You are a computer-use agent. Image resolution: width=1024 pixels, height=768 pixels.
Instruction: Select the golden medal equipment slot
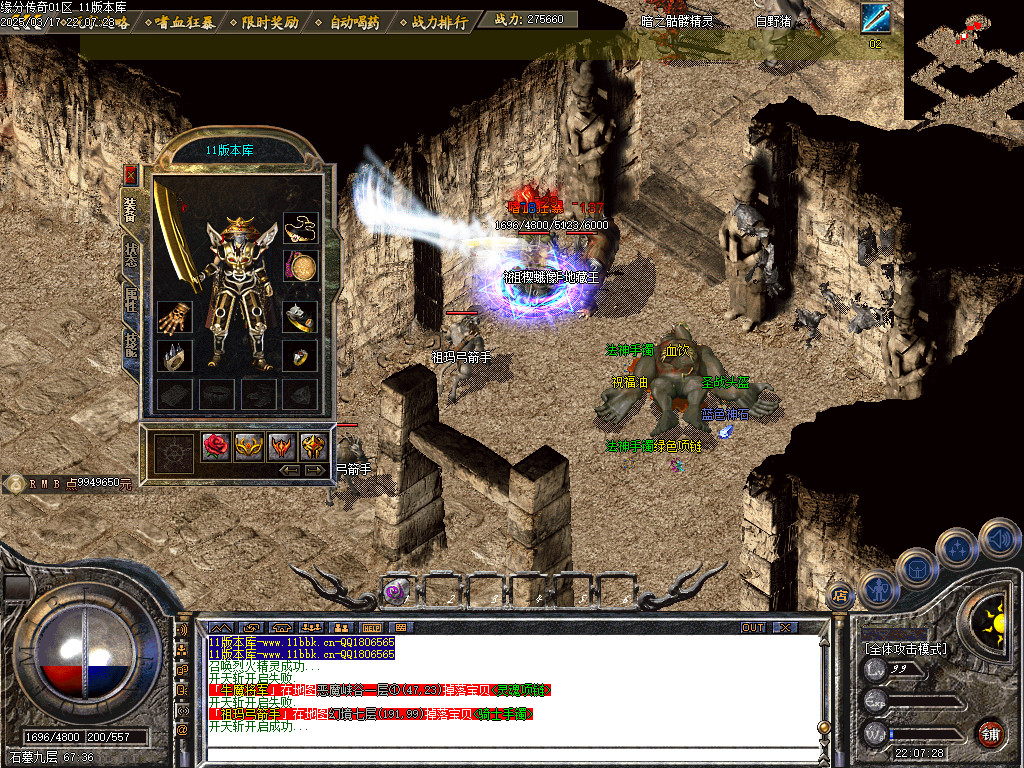click(x=299, y=268)
